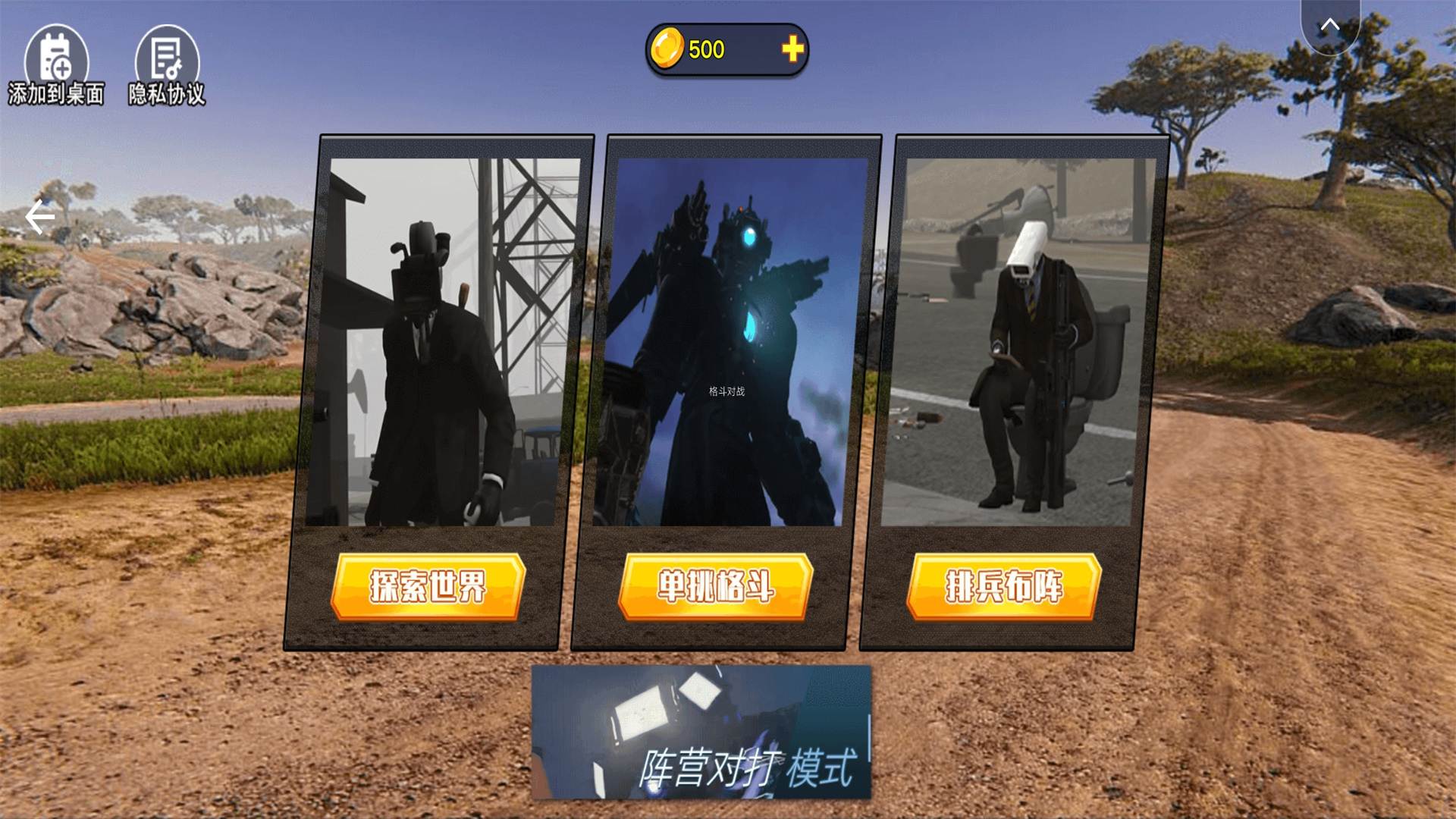The height and width of the screenshot is (819, 1456).
Task: Expand the coin purchase panel via plus
Action: [x=793, y=49]
